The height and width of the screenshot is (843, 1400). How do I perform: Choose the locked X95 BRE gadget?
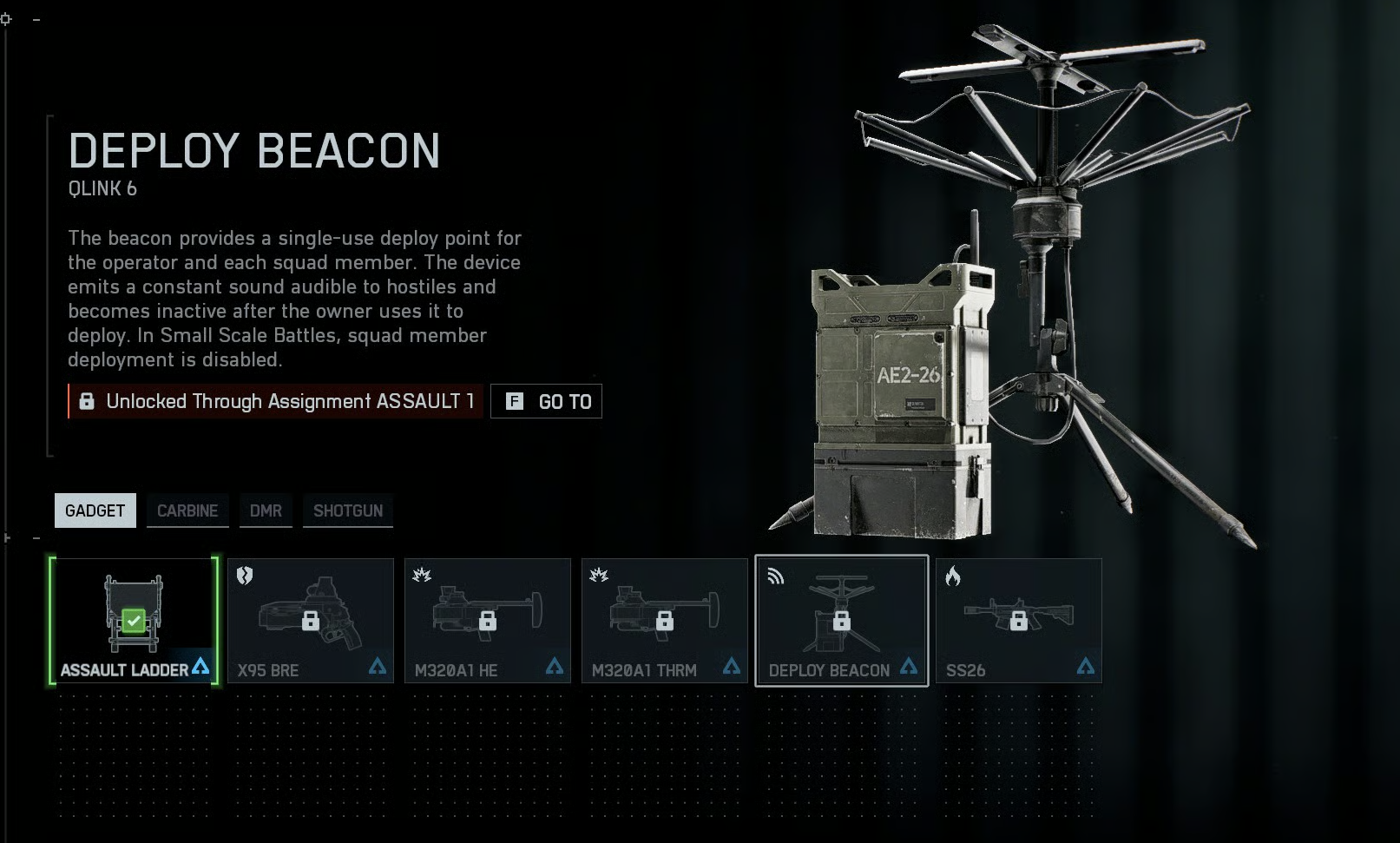pyautogui.click(x=311, y=621)
